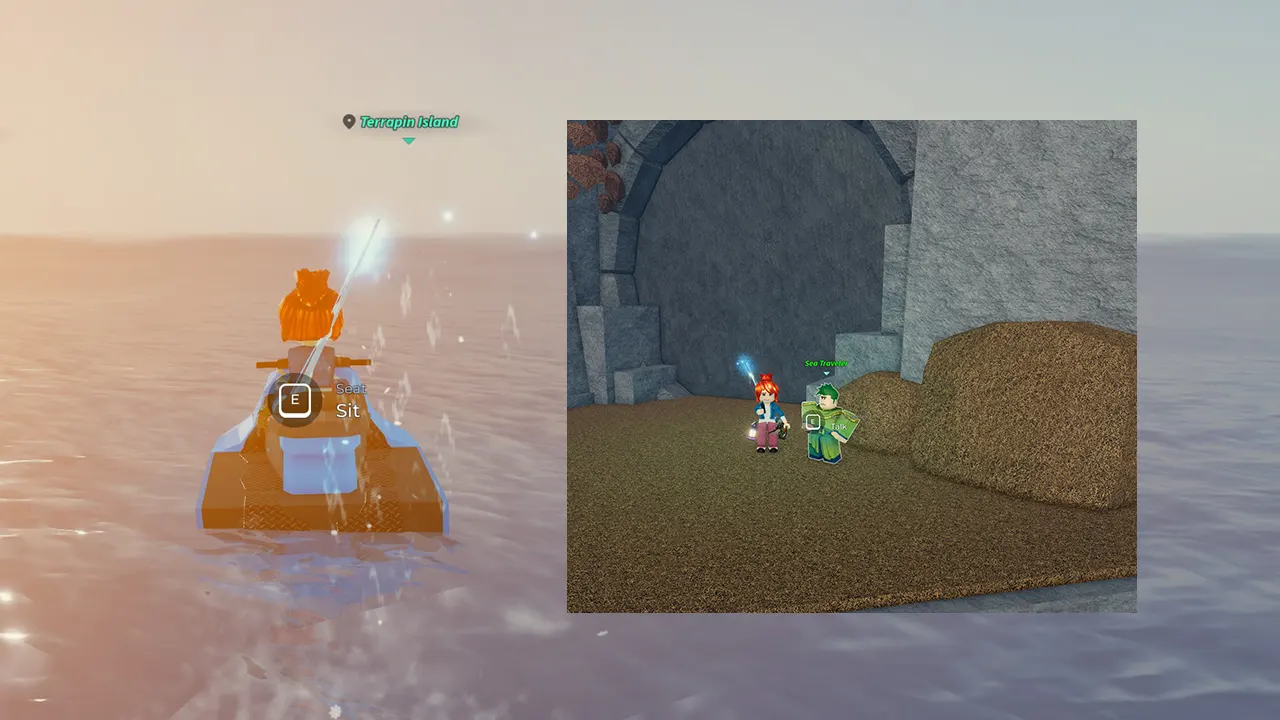Click the Seat label above Sit
This screenshot has height=720, width=1280.
352,388
